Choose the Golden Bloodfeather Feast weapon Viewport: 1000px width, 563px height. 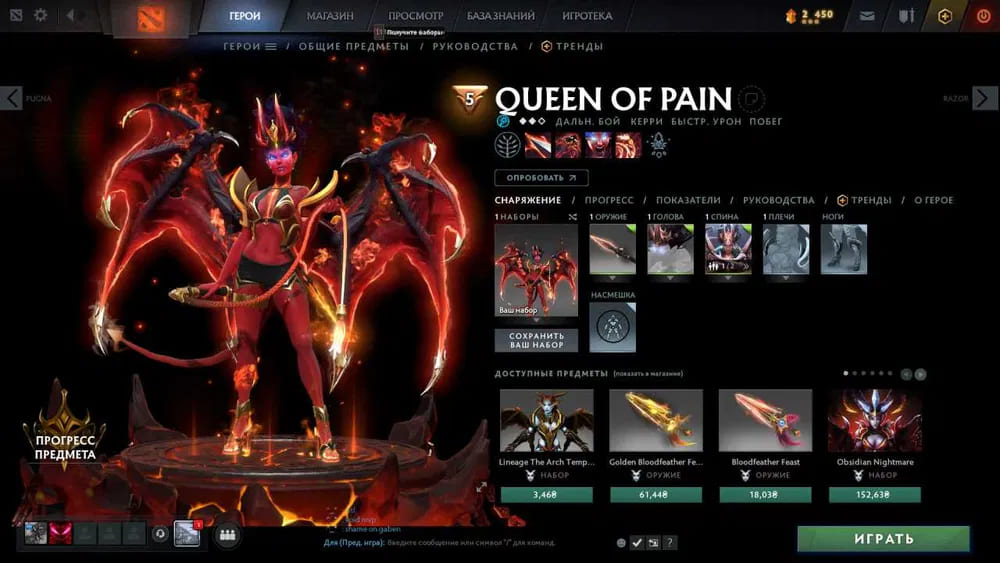pos(656,420)
